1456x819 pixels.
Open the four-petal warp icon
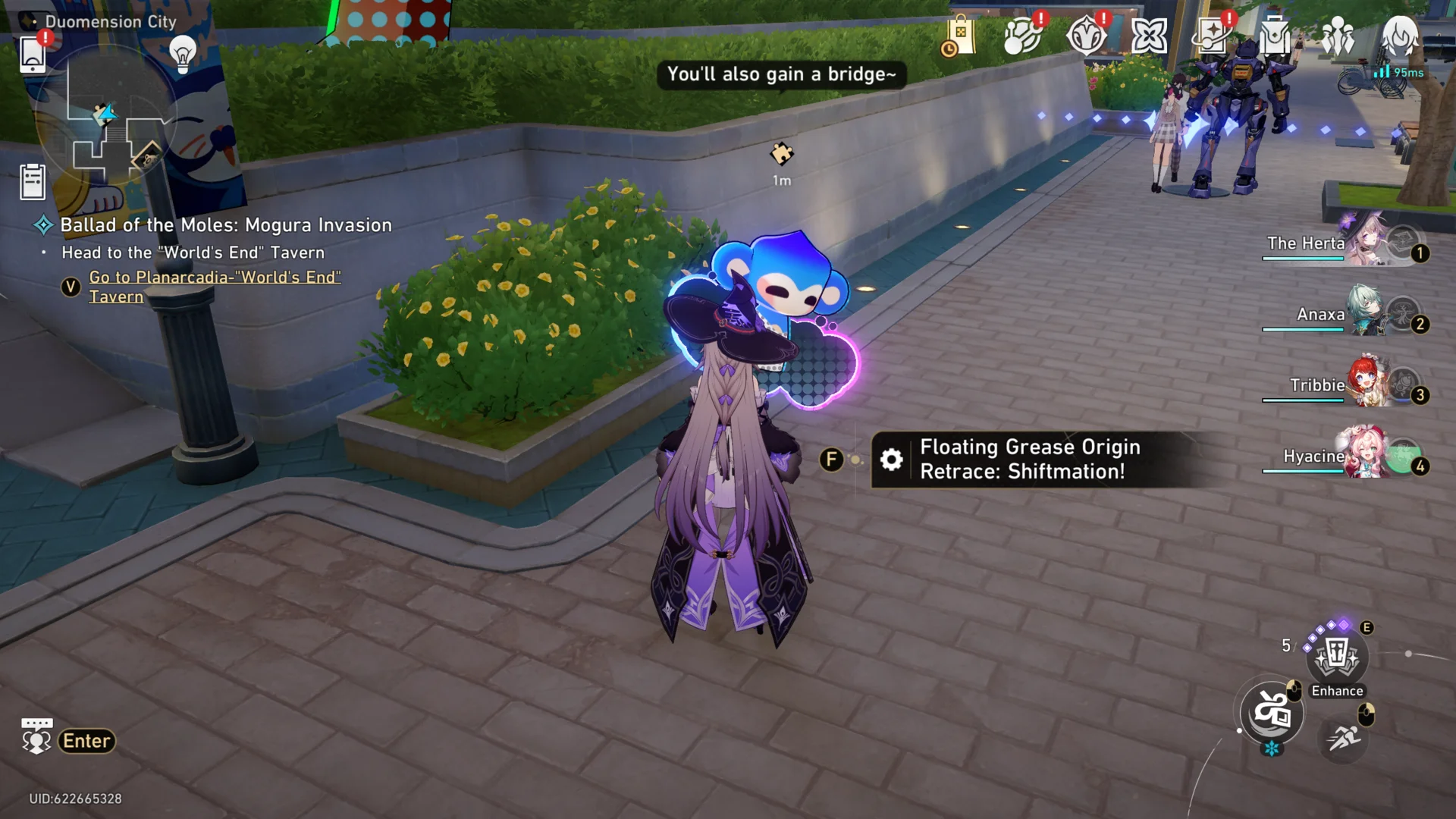tap(1149, 36)
